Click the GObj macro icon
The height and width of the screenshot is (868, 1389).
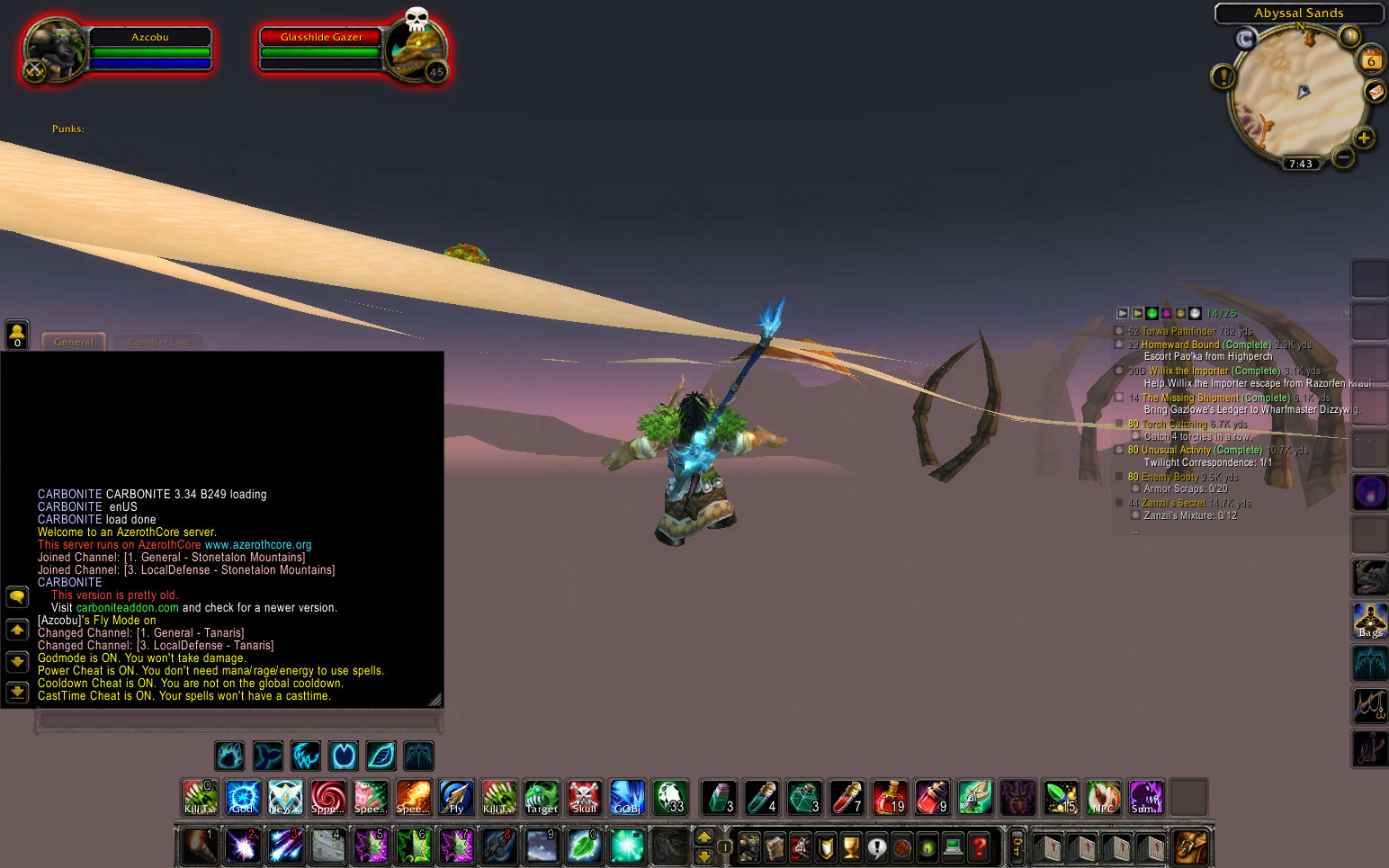click(627, 797)
